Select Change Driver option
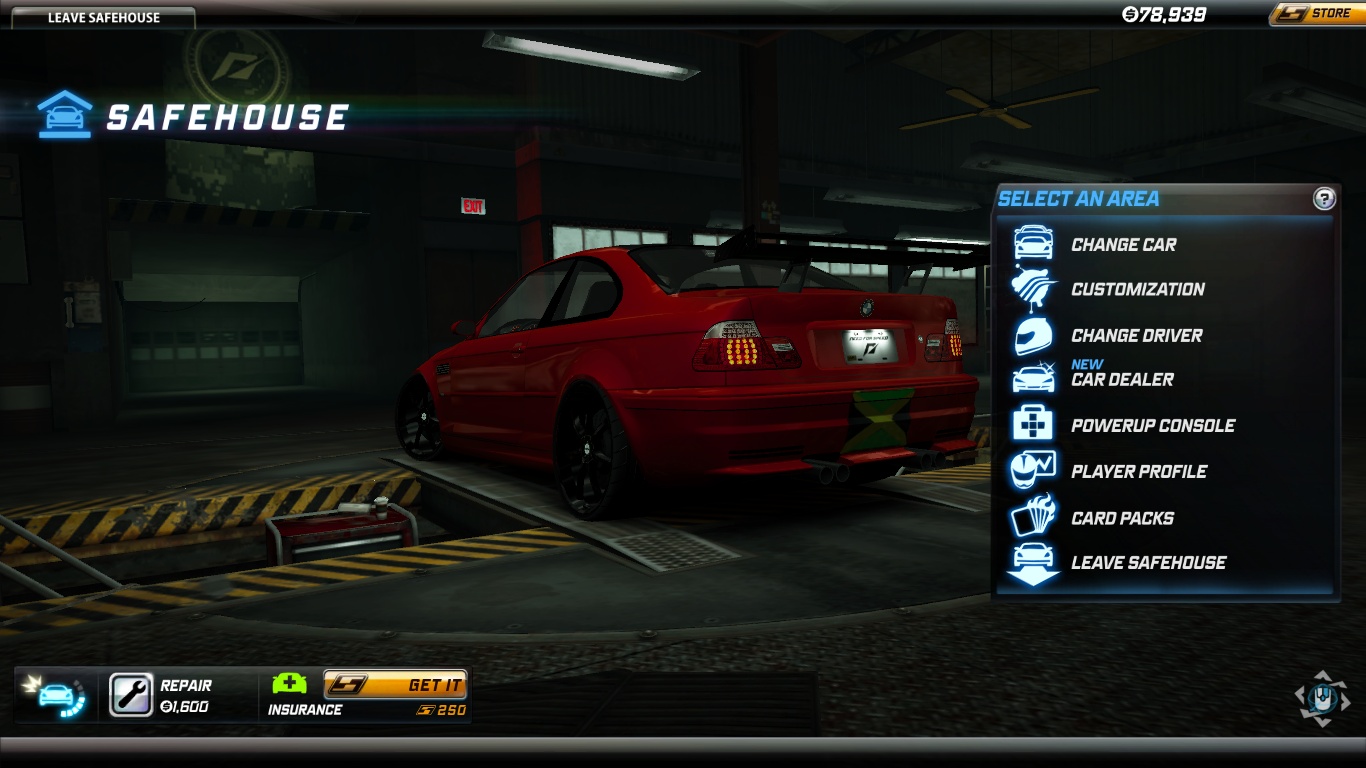Viewport: 1366px width, 768px height. pyautogui.click(x=1136, y=335)
